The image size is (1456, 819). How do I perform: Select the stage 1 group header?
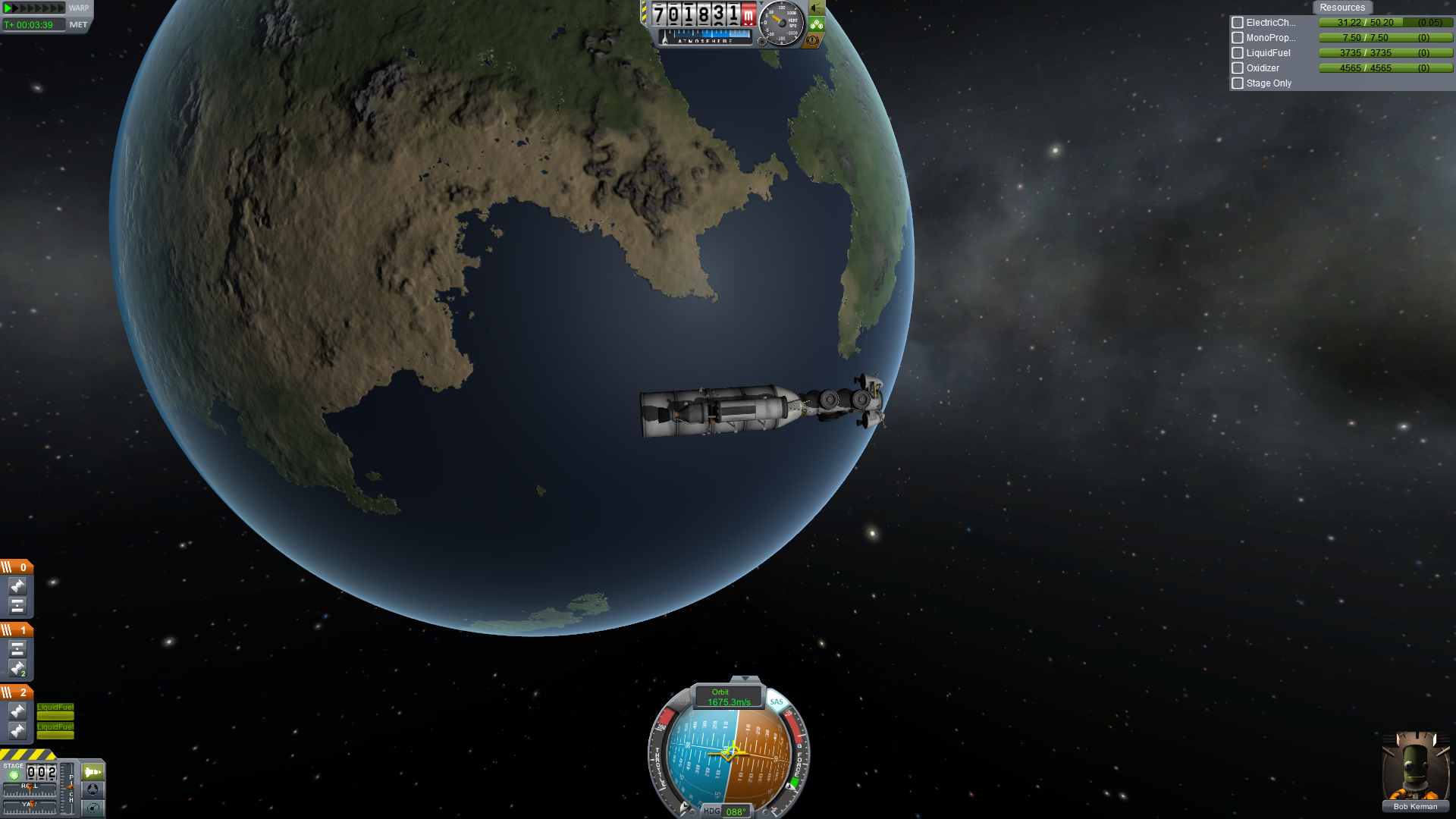[x=16, y=630]
